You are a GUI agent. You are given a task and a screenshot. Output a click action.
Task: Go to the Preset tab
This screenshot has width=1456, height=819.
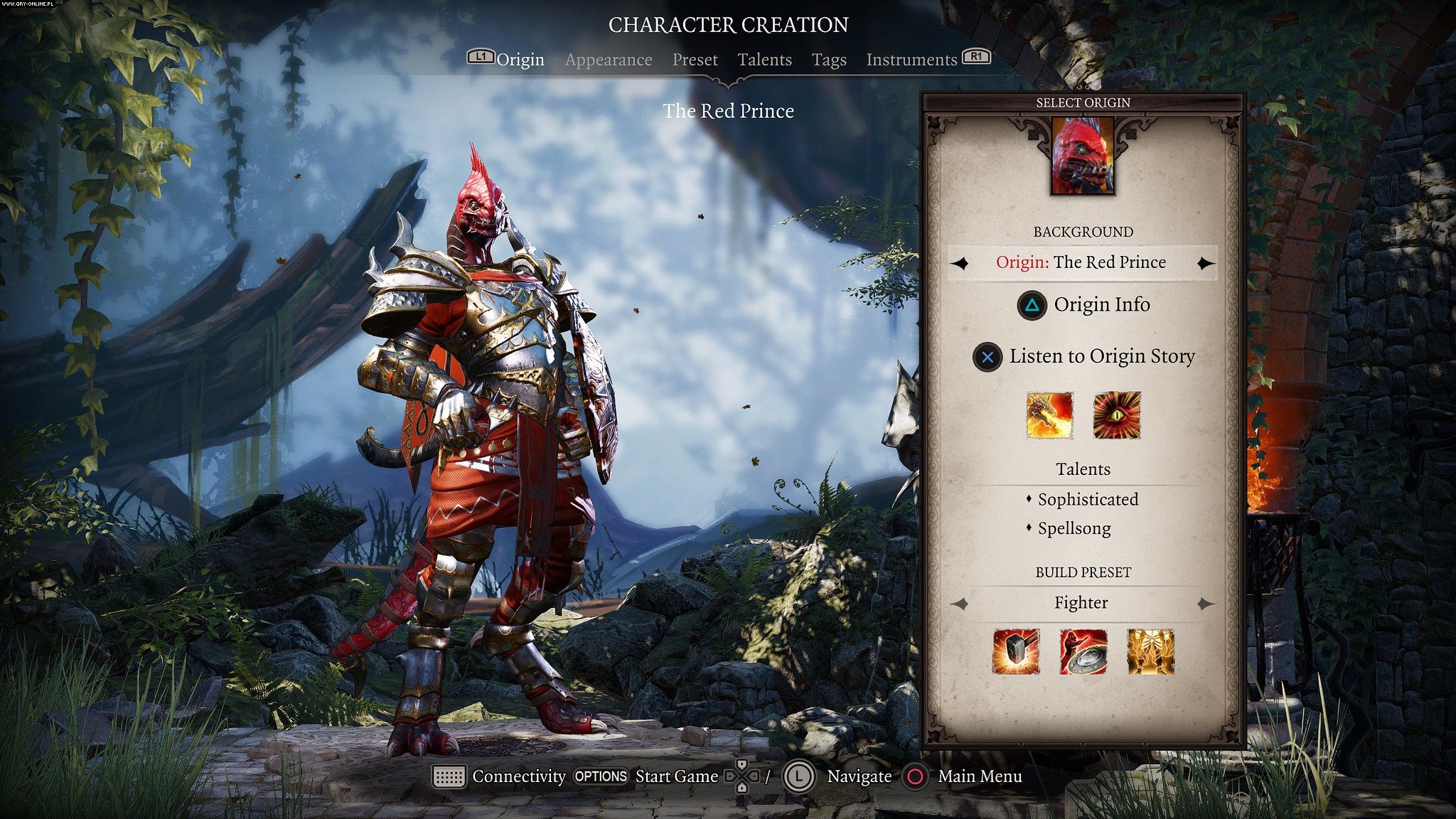695,60
